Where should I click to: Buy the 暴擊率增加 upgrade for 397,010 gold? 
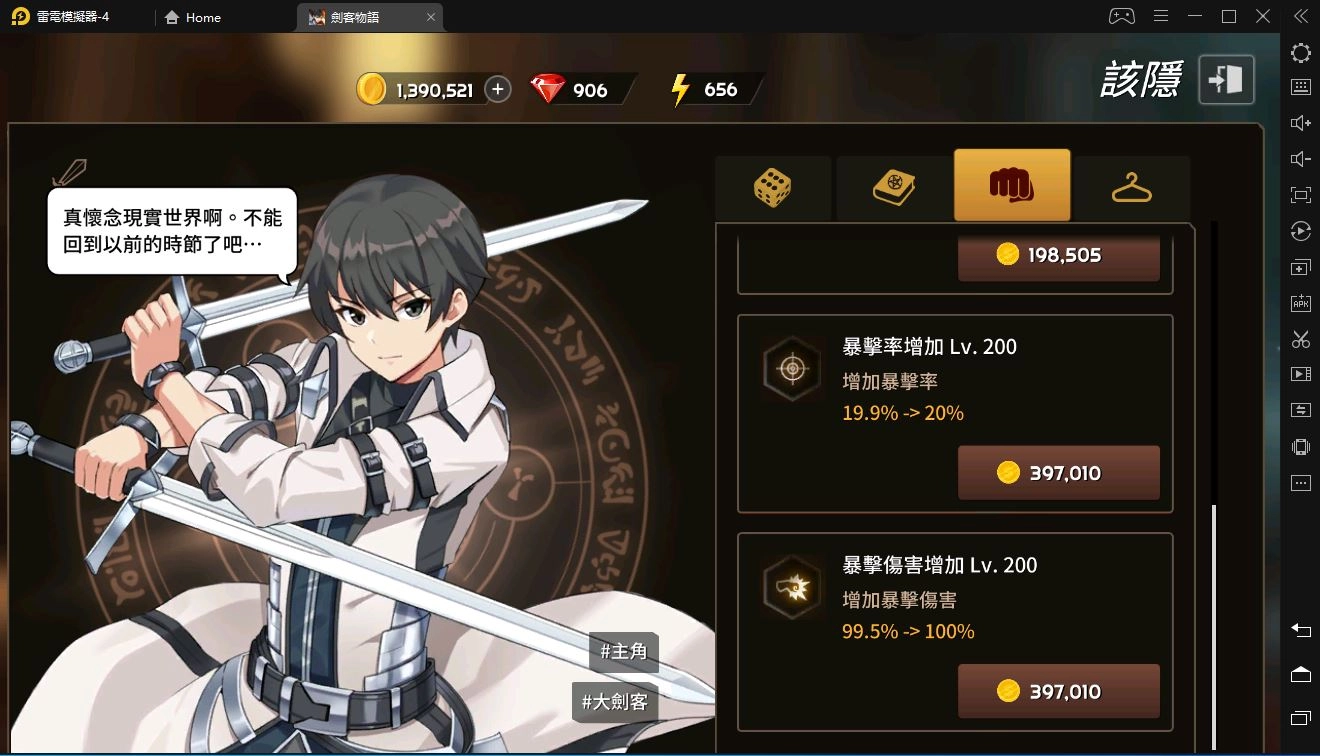tap(1058, 472)
